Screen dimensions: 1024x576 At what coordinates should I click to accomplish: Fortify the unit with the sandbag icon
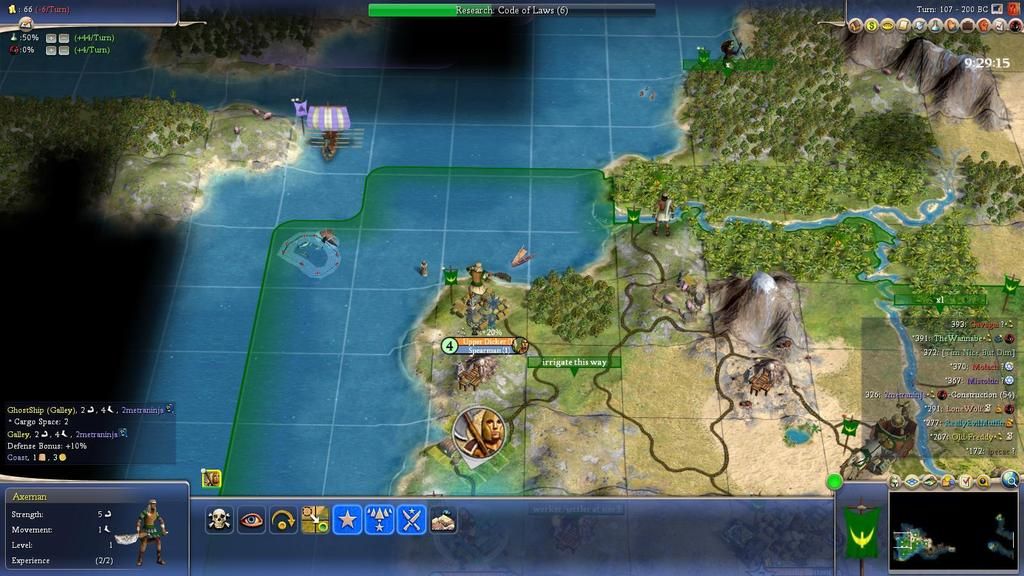[x=443, y=520]
